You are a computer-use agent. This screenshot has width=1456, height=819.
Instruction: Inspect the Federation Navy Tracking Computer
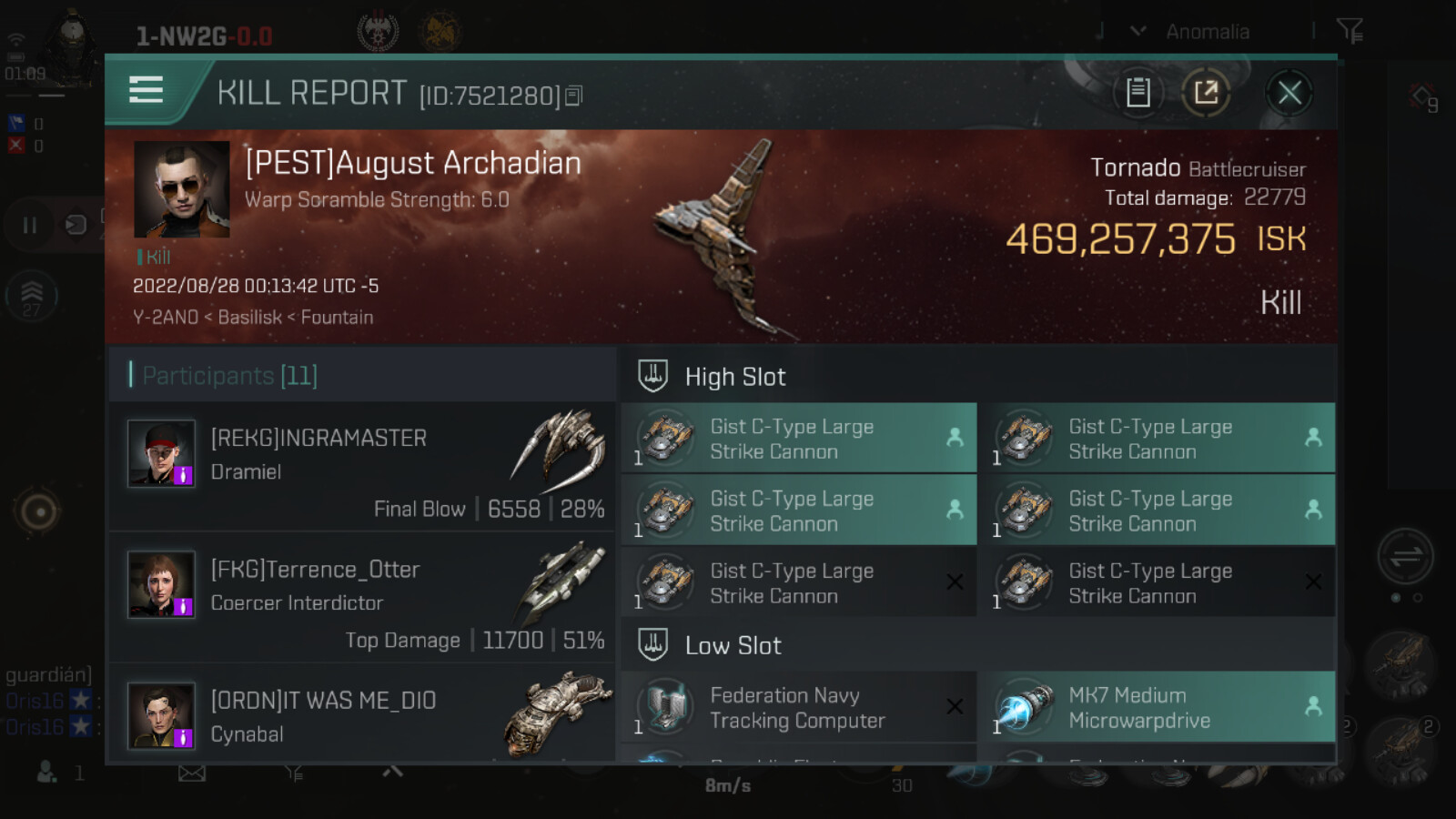[x=797, y=708]
